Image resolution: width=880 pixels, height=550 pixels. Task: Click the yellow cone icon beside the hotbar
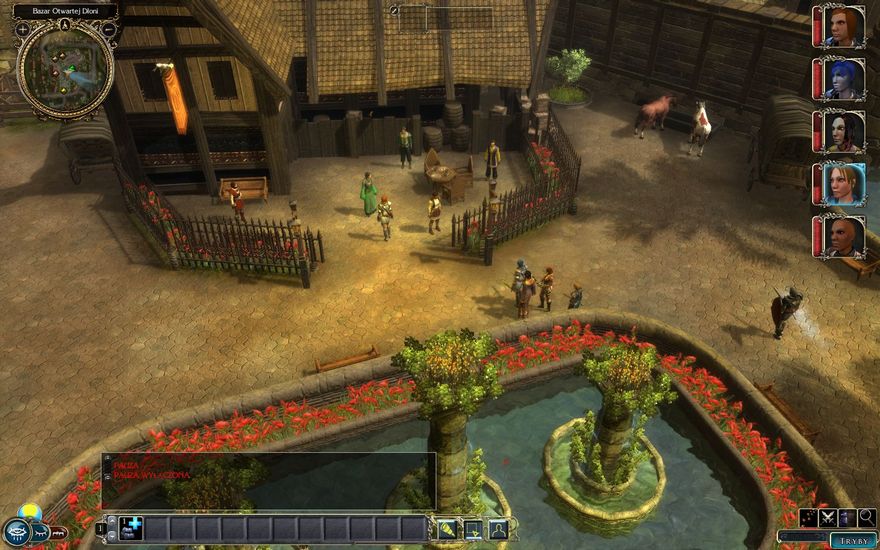click(x=447, y=529)
